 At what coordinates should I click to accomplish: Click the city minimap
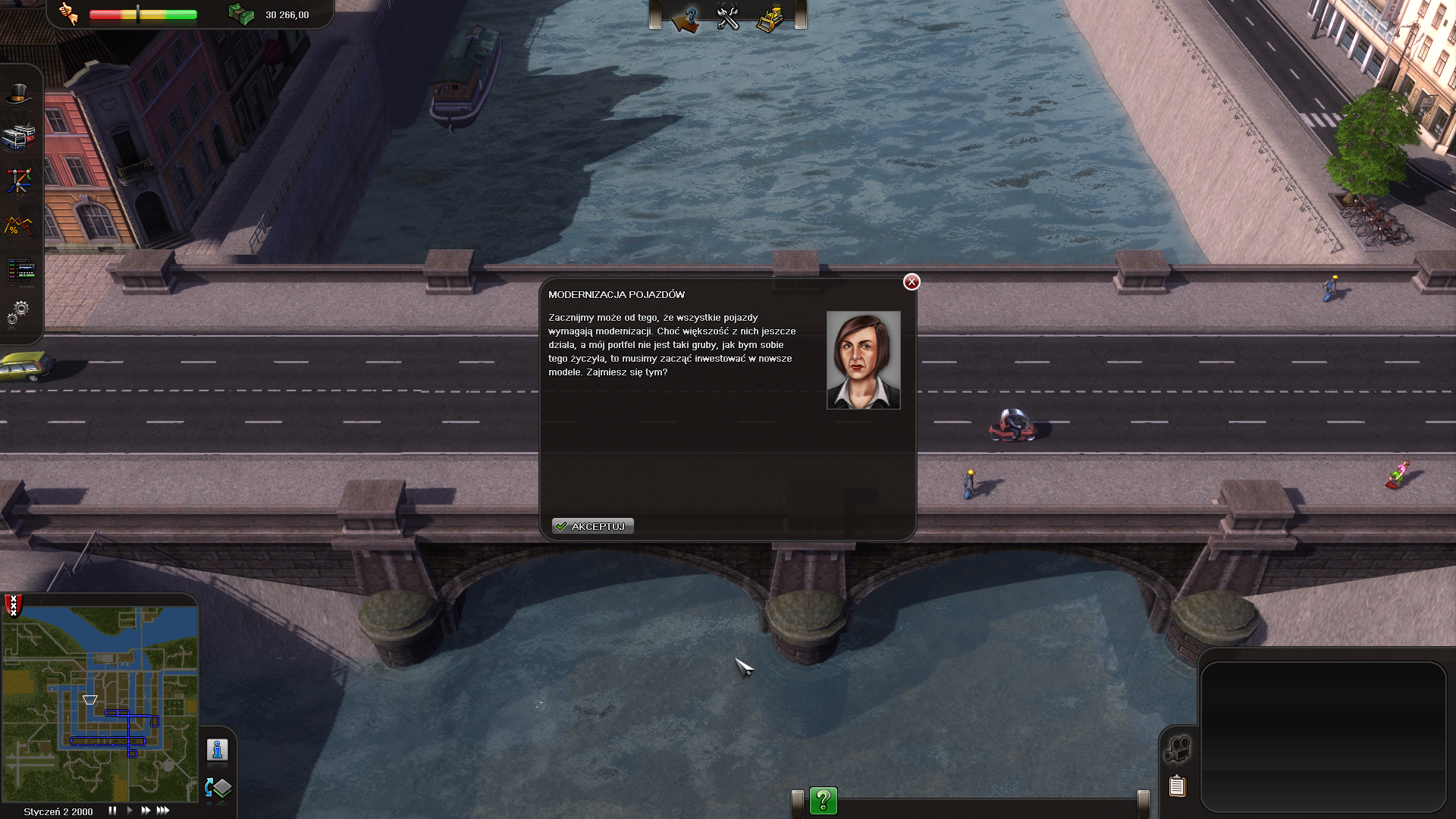(100, 703)
